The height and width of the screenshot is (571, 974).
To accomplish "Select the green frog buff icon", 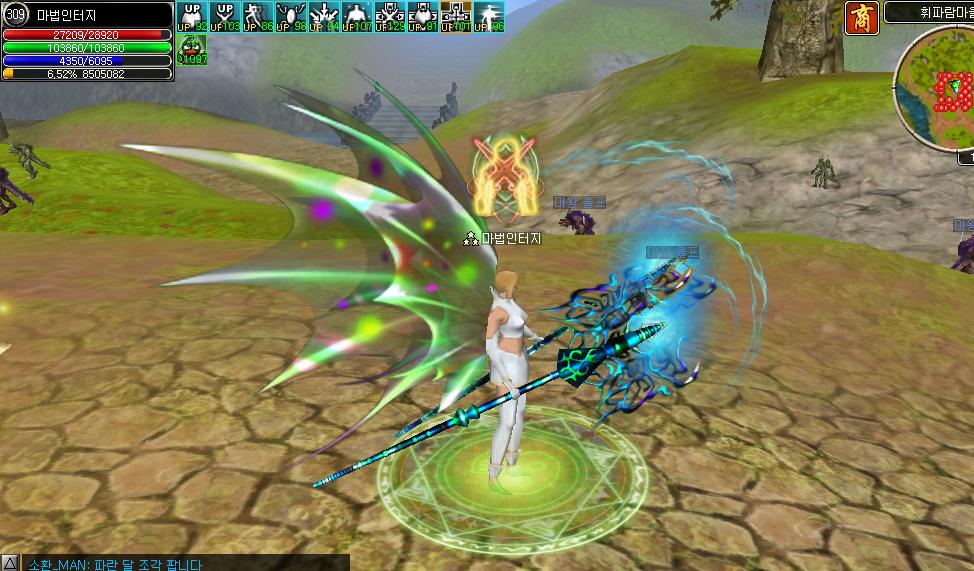I will (x=191, y=49).
